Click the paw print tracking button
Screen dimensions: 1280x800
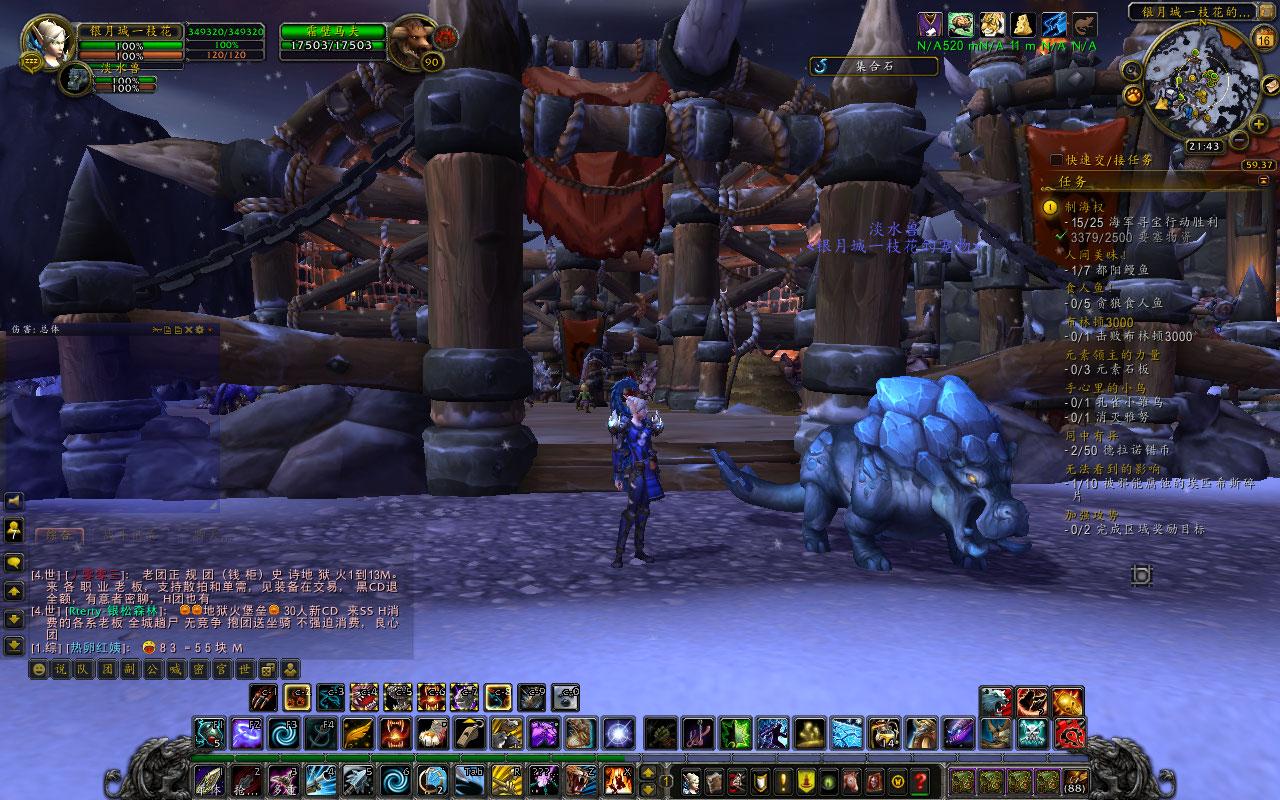pyautogui.click(x=1134, y=95)
